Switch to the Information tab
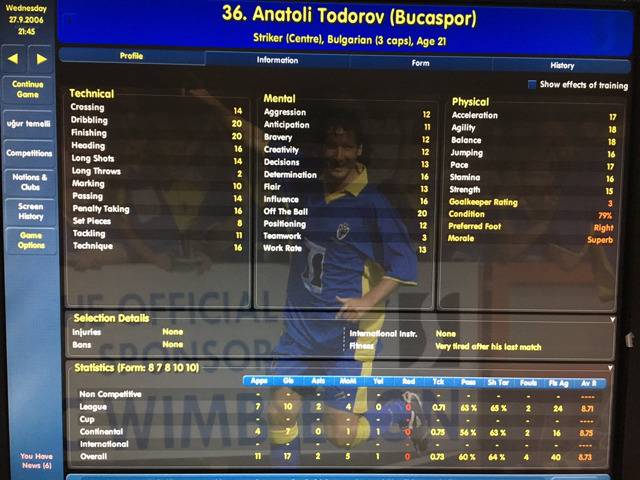The image size is (640, 480). point(277,61)
